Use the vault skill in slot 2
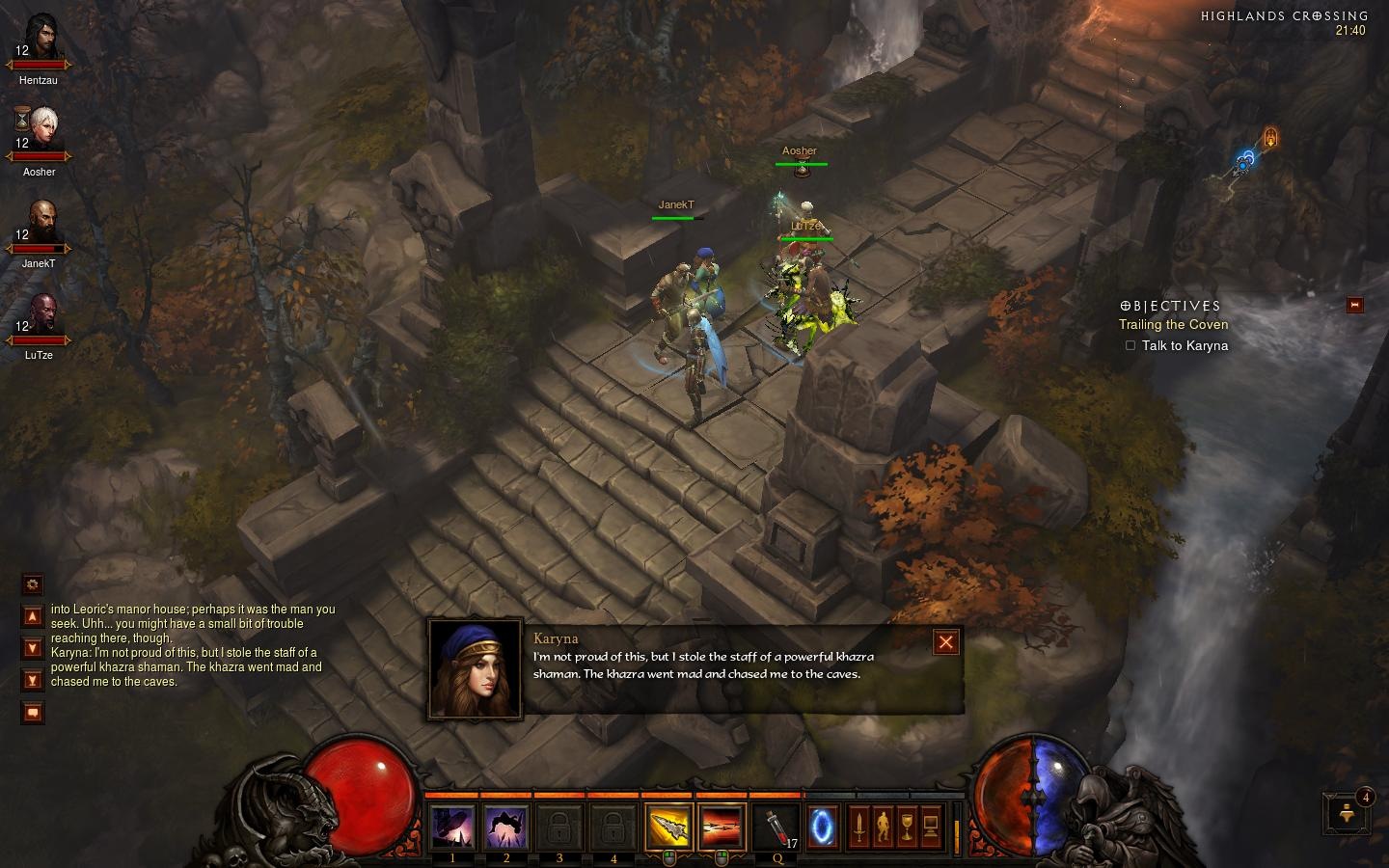 tap(506, 827)
